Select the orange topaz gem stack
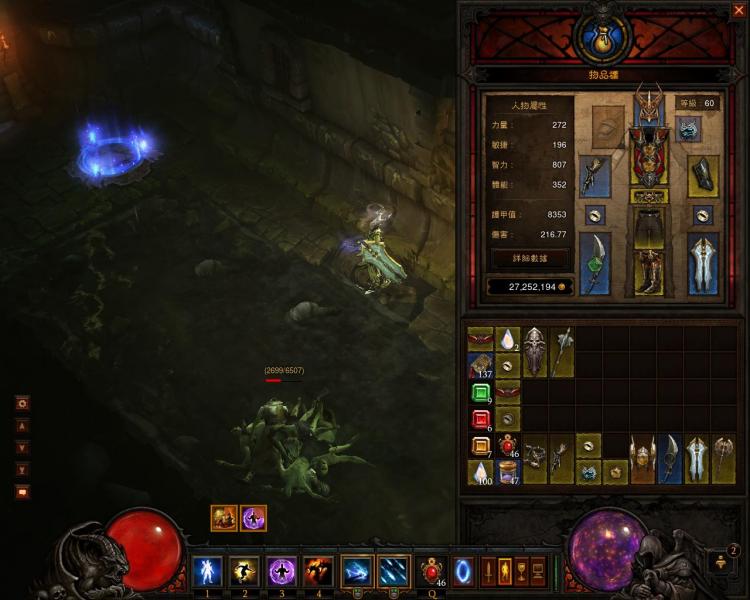 [x=480, y=446]
